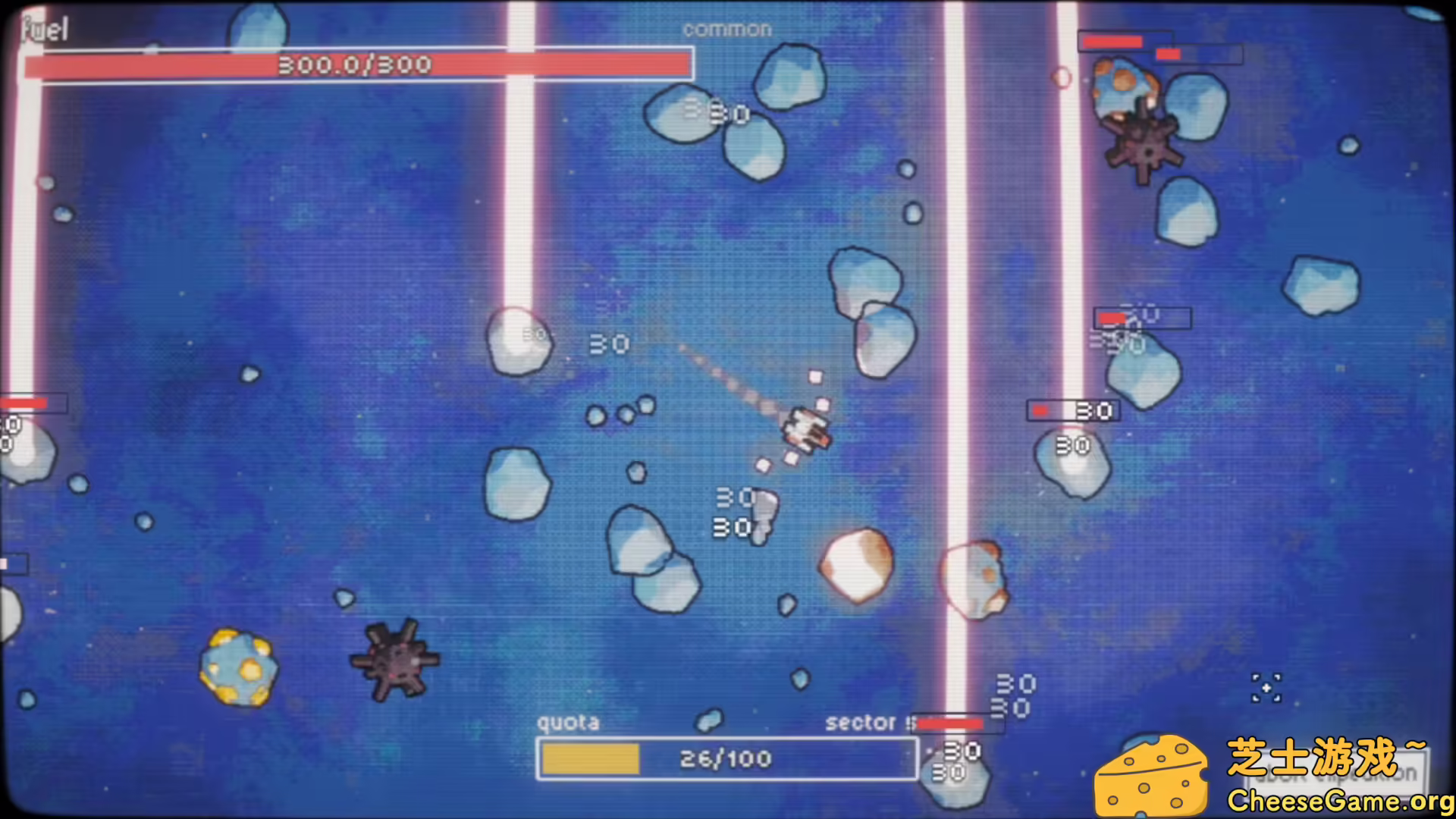Screen dimensions: 1456x819
Task: Click the sector label near the bottom
Action: pyautogui.click(x=864, y=723)
